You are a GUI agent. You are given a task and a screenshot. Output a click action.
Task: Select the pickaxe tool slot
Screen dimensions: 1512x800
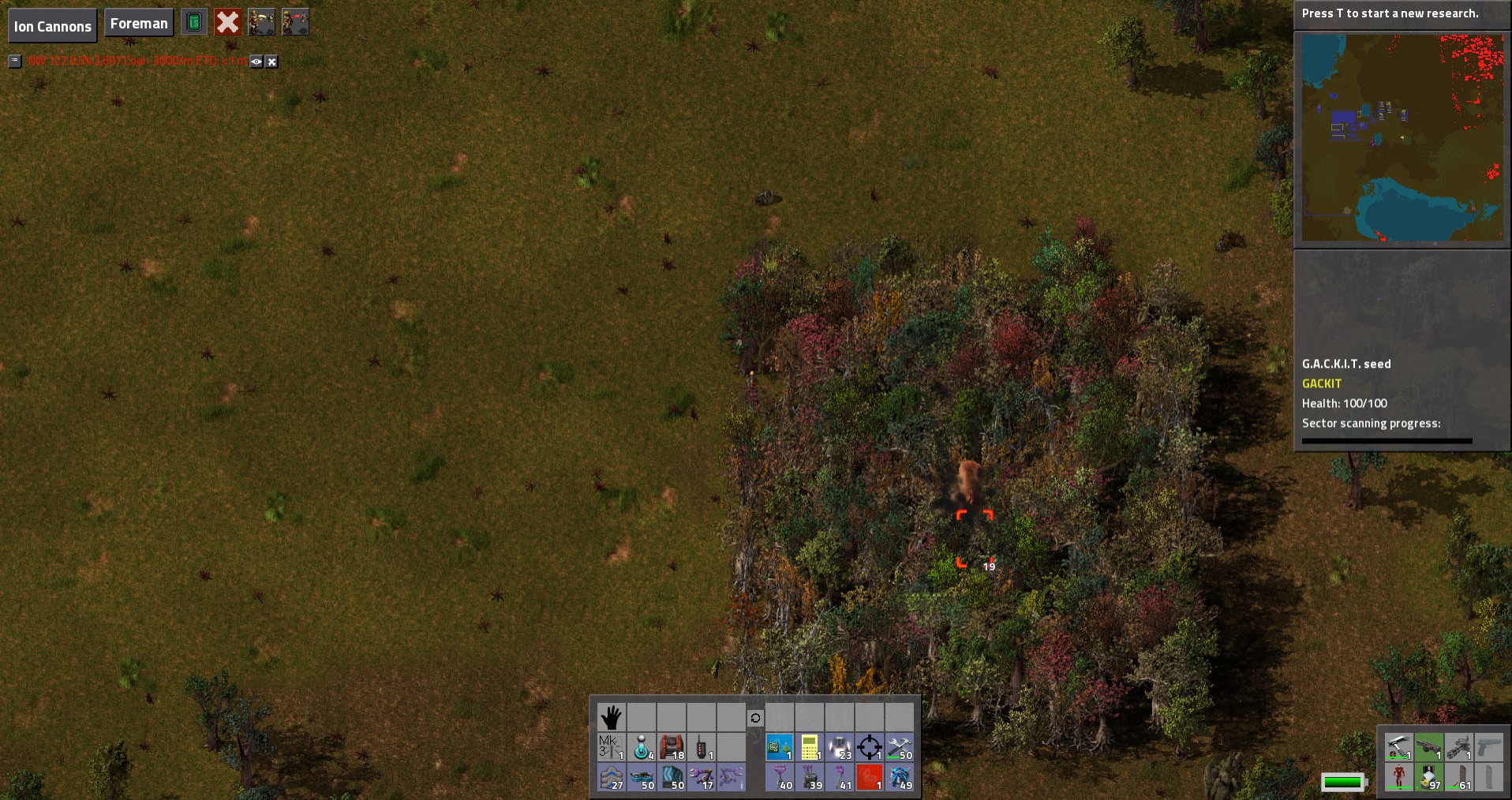(x=1398, y=746)
